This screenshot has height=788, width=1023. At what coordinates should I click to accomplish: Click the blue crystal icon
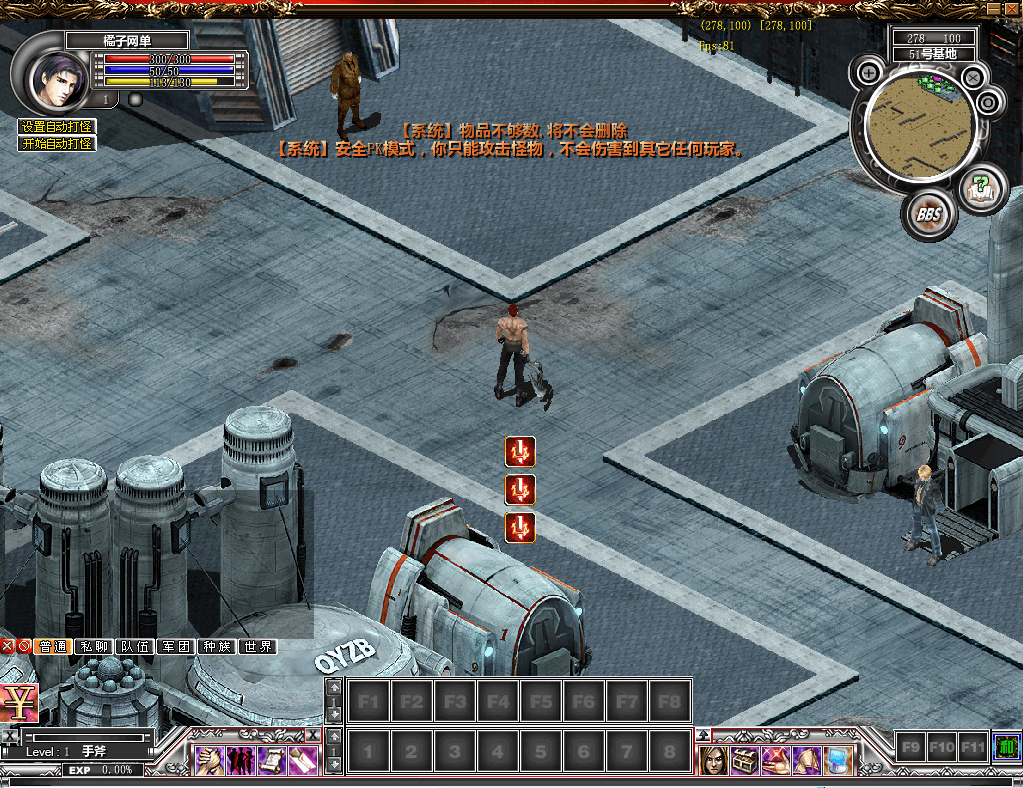tap(838, 761)
